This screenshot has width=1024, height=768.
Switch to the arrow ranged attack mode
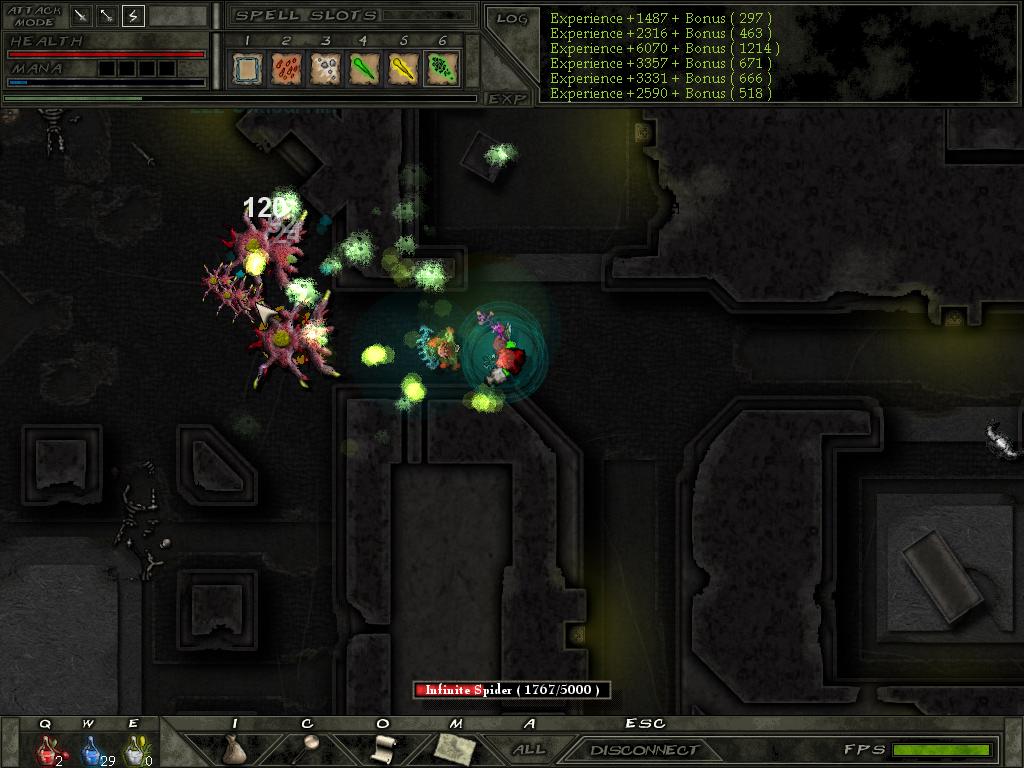(x=107, y=16)
